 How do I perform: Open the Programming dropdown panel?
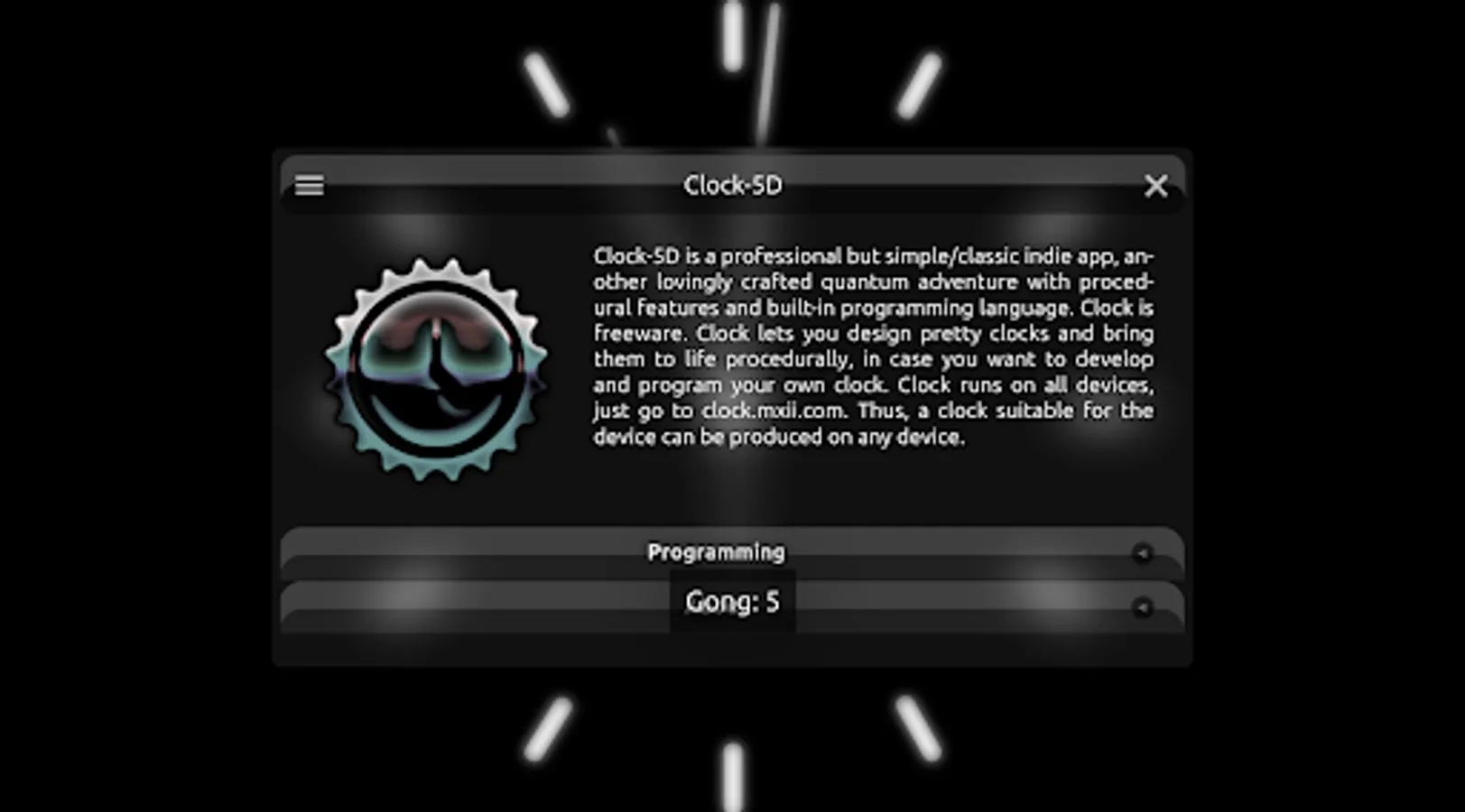click(x=716, y=551)
